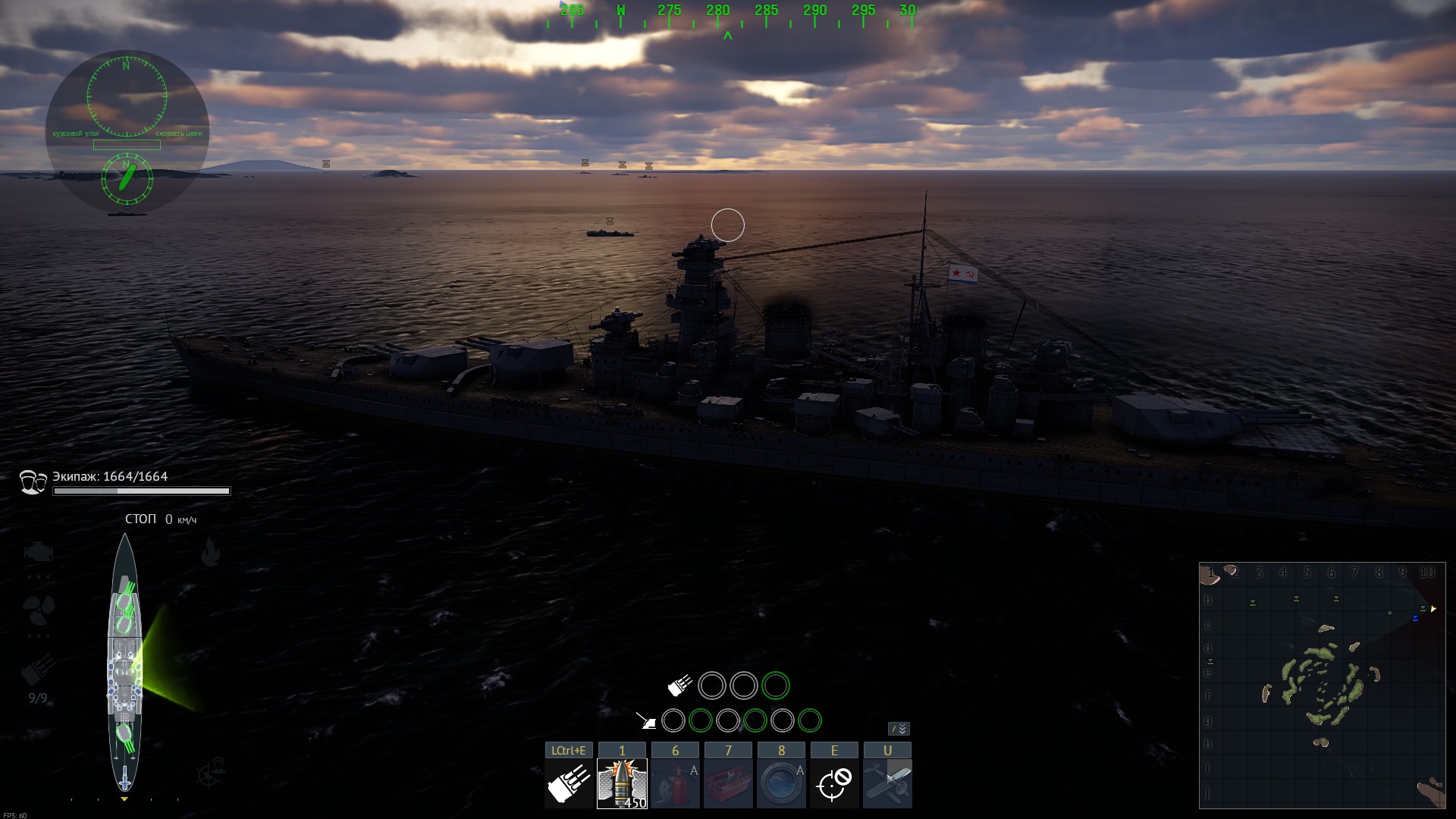Collapse the action bar with the chevron button
Image resolution: width=1456 pixels, height=819 pixels.
[899, 729]
